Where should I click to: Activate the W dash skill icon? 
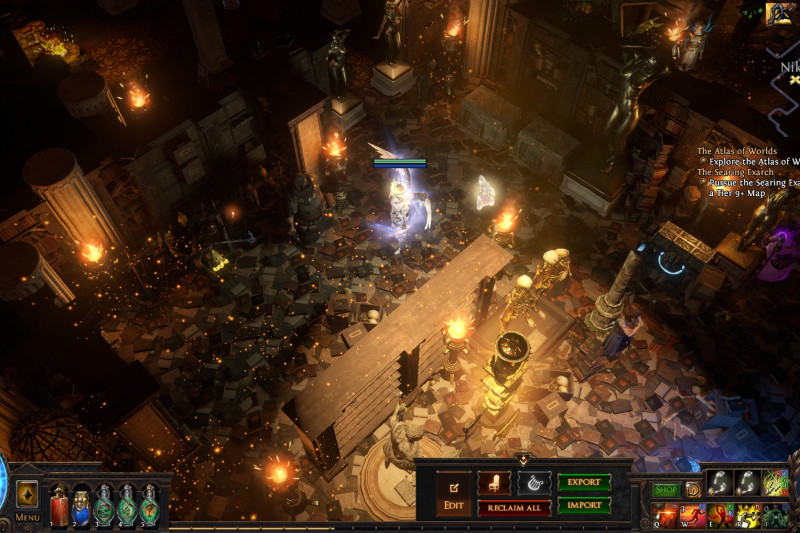[692, 515]
